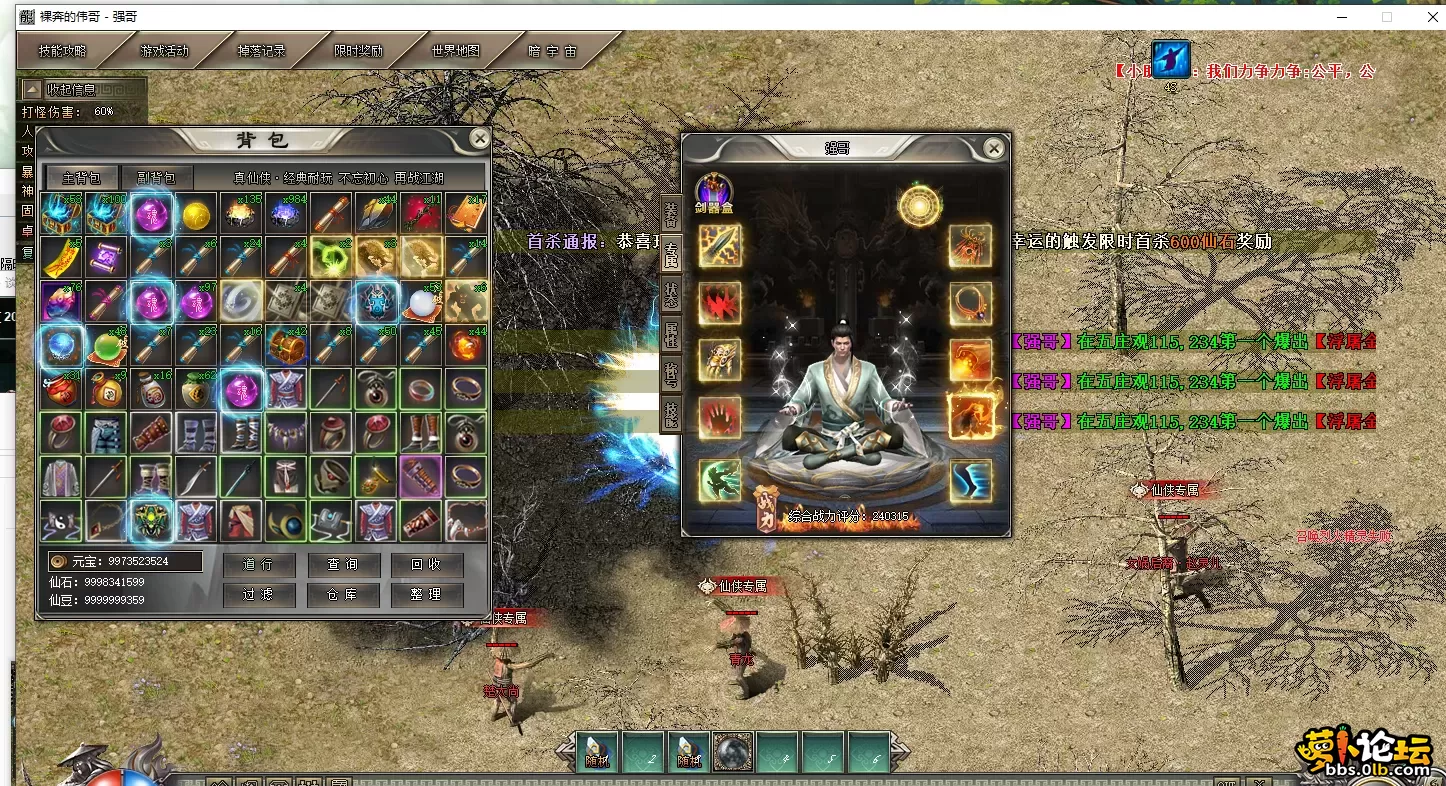Viewport: 1446px width, 786px height.
Task: Select the yellow gold orb item
Action: (x=196, y=215)
